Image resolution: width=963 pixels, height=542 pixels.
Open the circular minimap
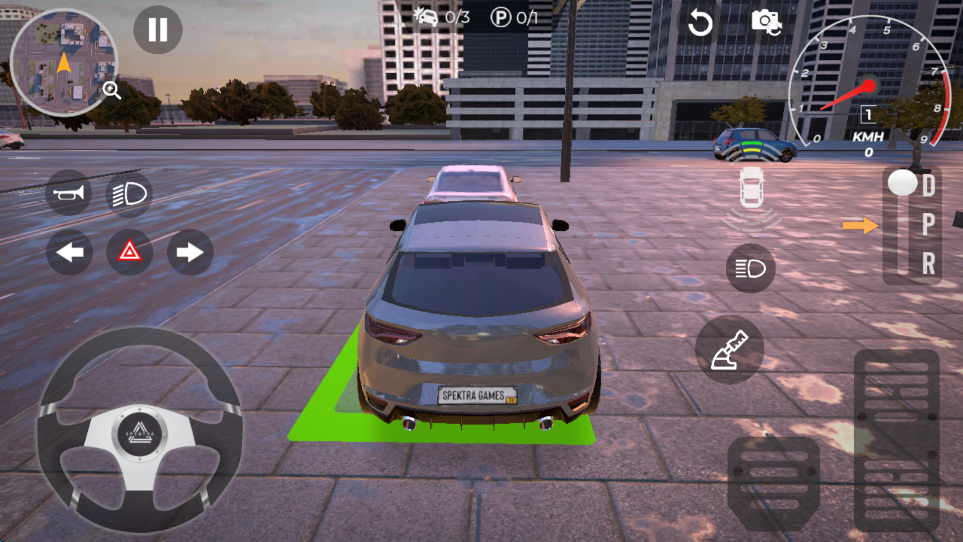point(62,62)
